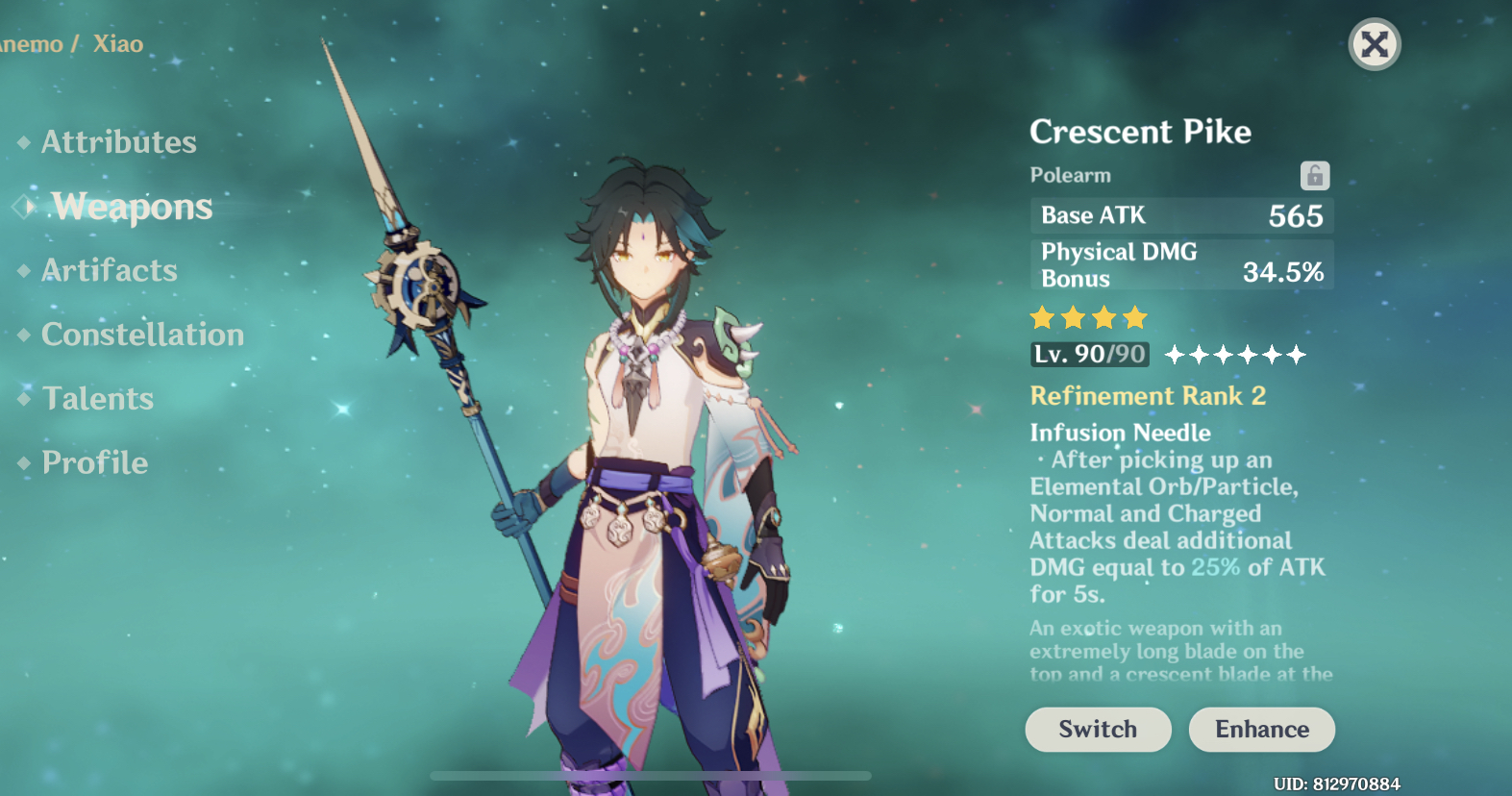This screenshot has width=1512, height=796.
Task: Click the first rarity star under Physical DMG Bonus
Action: (x=1043, y=317)
